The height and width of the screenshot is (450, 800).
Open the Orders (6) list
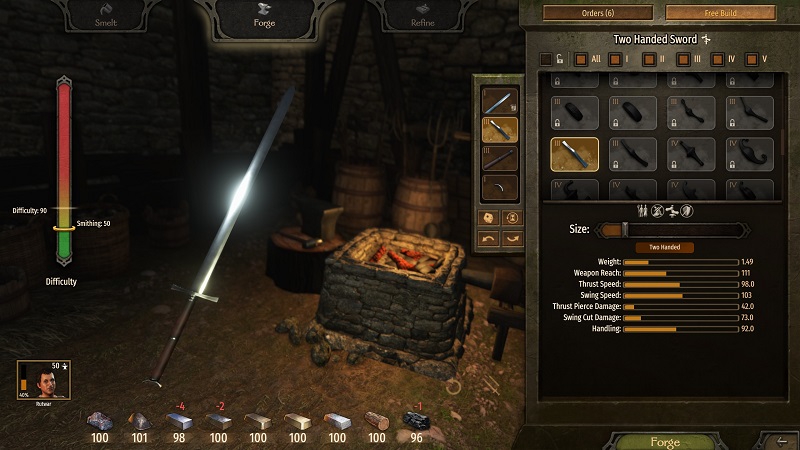pyautogui.click(x=594, y=13)
